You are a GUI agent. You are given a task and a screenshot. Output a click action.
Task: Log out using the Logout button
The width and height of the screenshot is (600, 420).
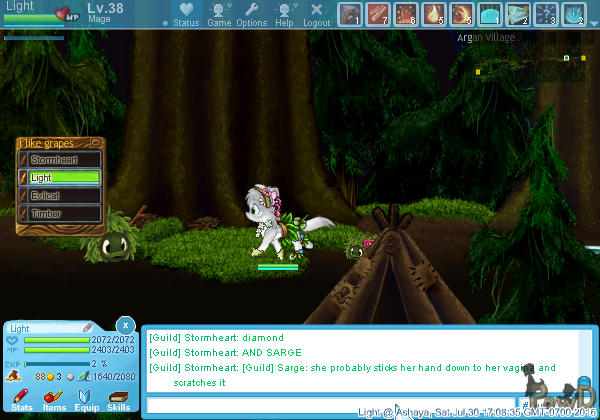click(x=316, y=14)
